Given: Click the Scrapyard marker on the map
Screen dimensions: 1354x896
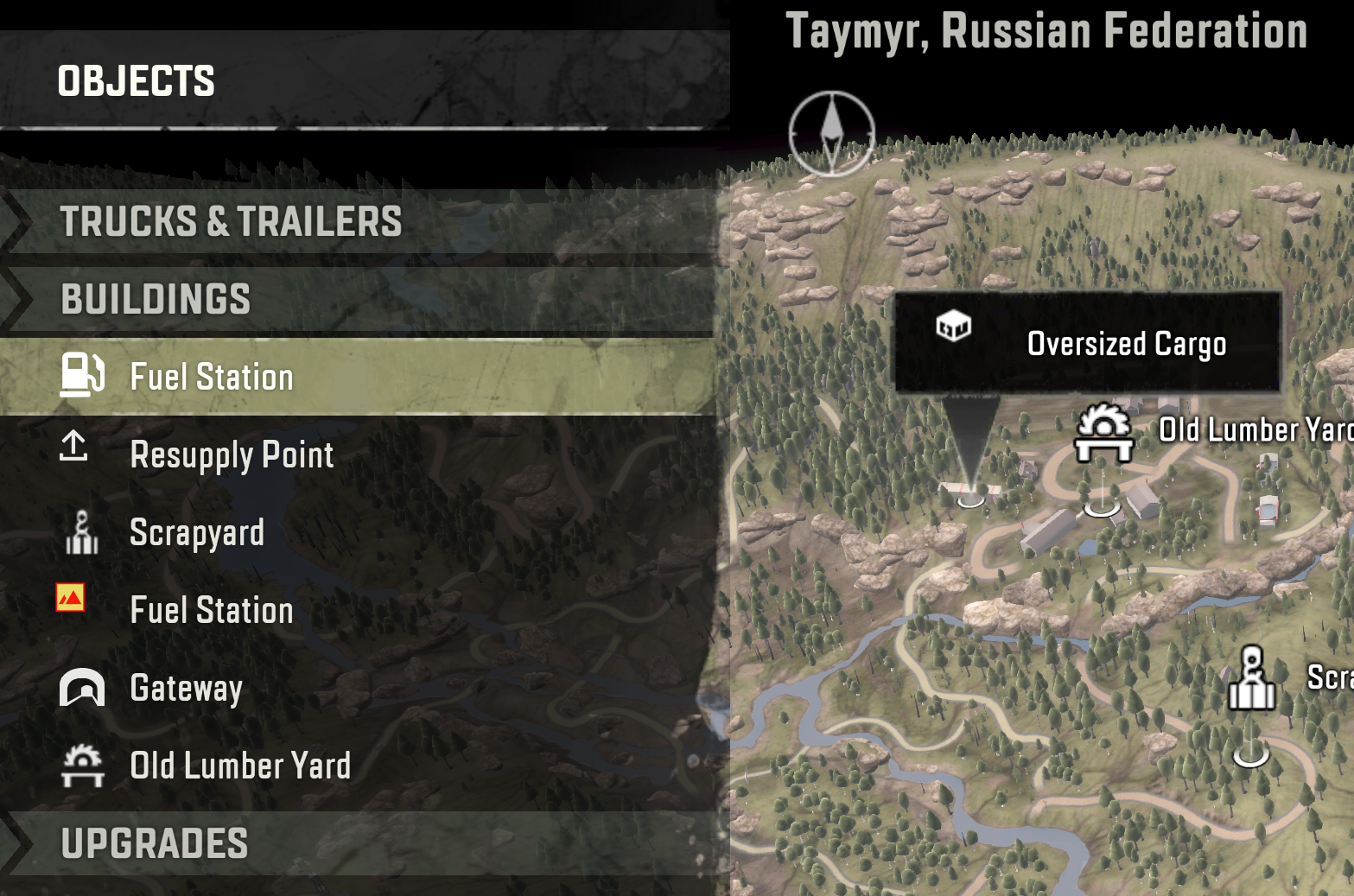Looking at the screenshot, I should [1251, 679].
